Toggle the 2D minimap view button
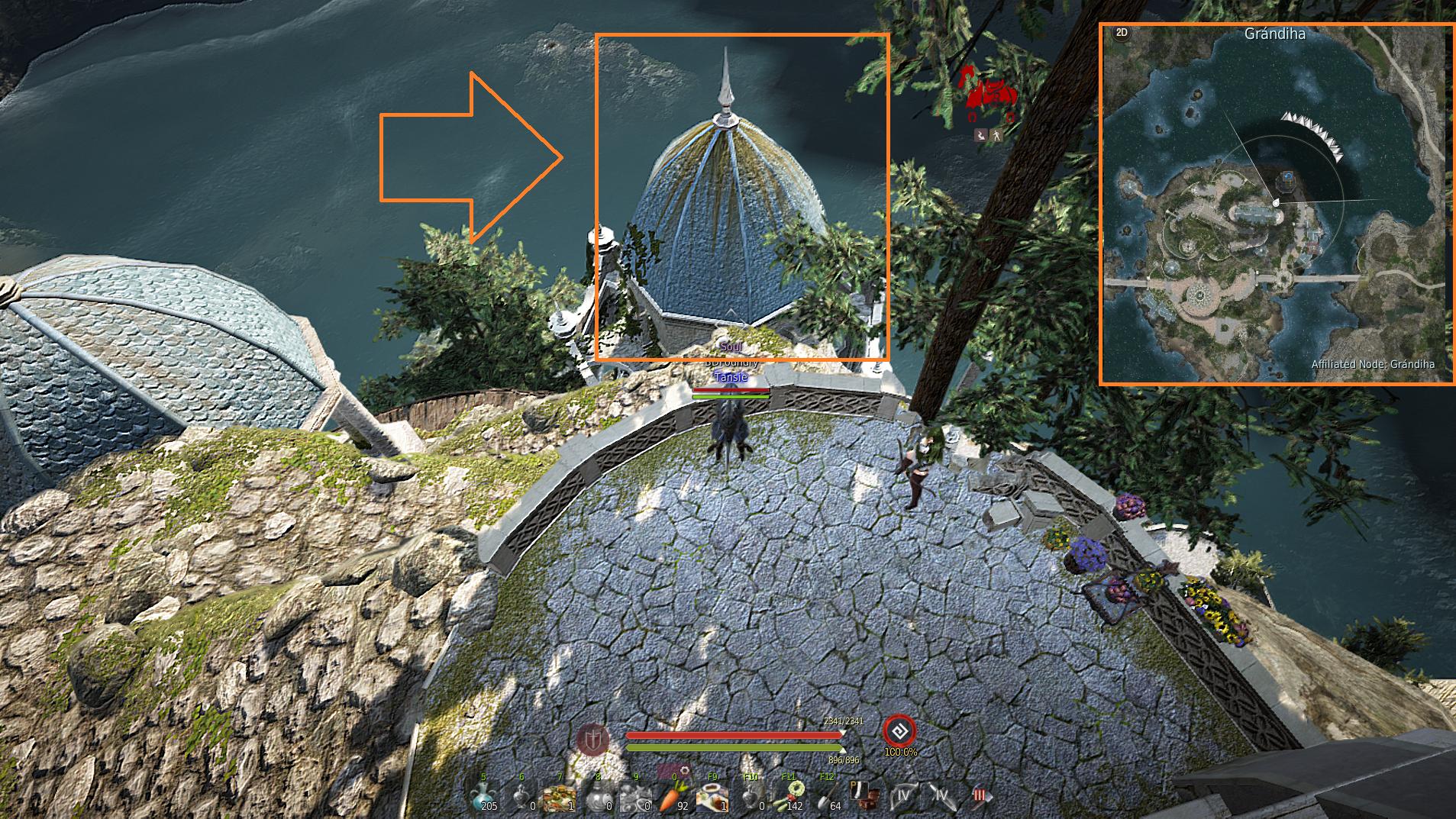The height and width of the screenshot is (819, 1456). click(1122, 33)
